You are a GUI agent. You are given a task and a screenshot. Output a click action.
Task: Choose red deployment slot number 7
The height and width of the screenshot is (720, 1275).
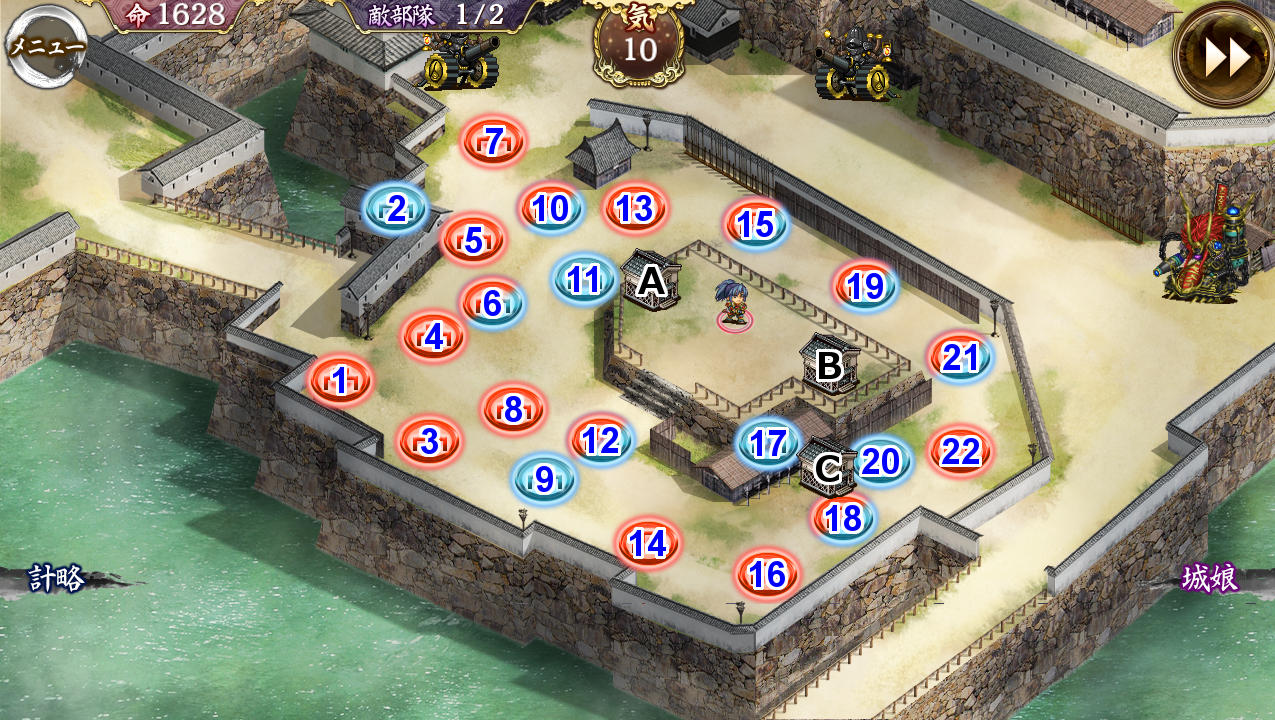493,141
